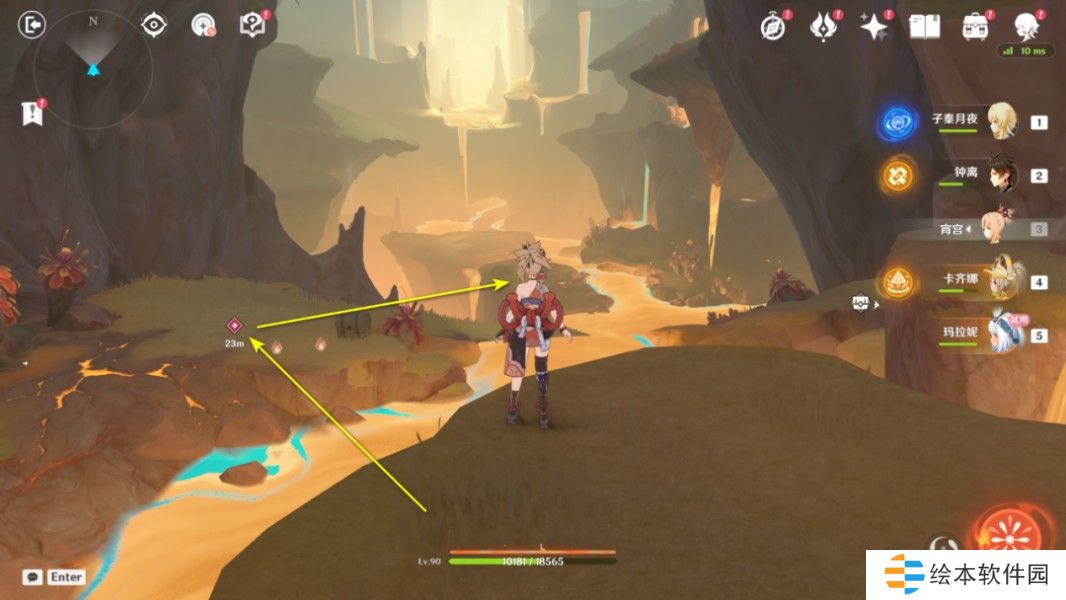Image resolution: width=1066 pixels, height=600 pixels.
Task: Switch to party member 钟离
Action: pos(1000,175)
